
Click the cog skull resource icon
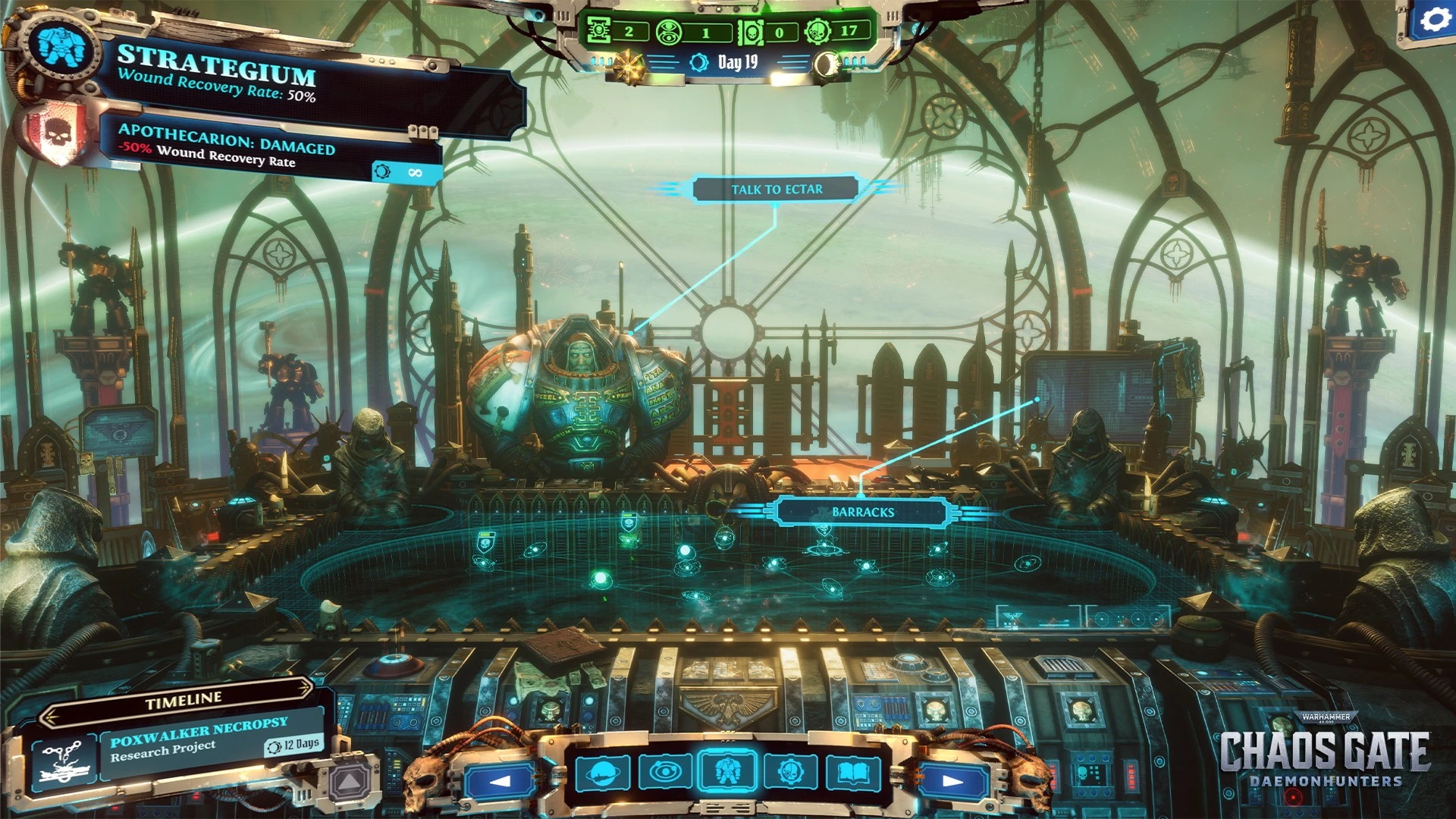pos(817,31)
